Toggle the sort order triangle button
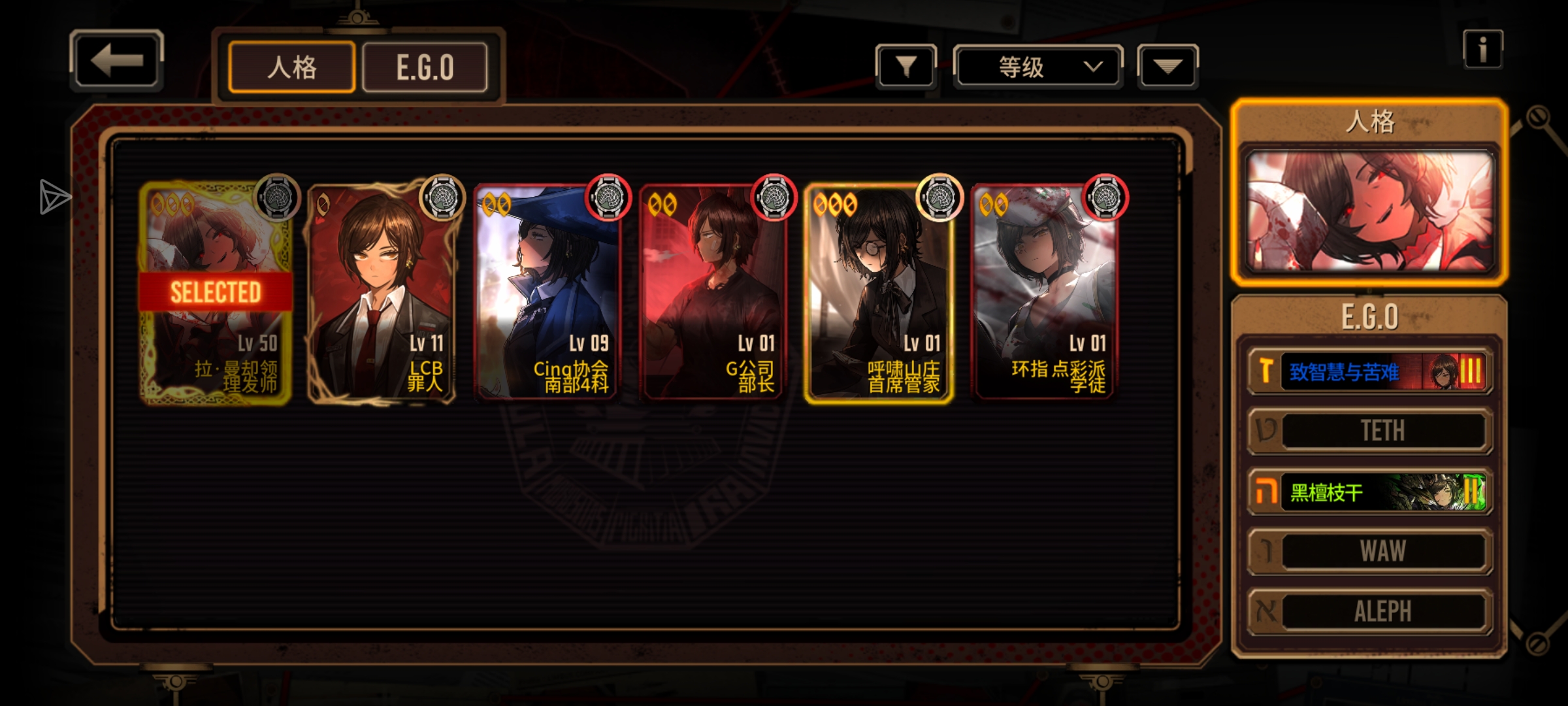Image resolution: width=1568 pixels, height=706 pixels. click(x=1168, y=67)
